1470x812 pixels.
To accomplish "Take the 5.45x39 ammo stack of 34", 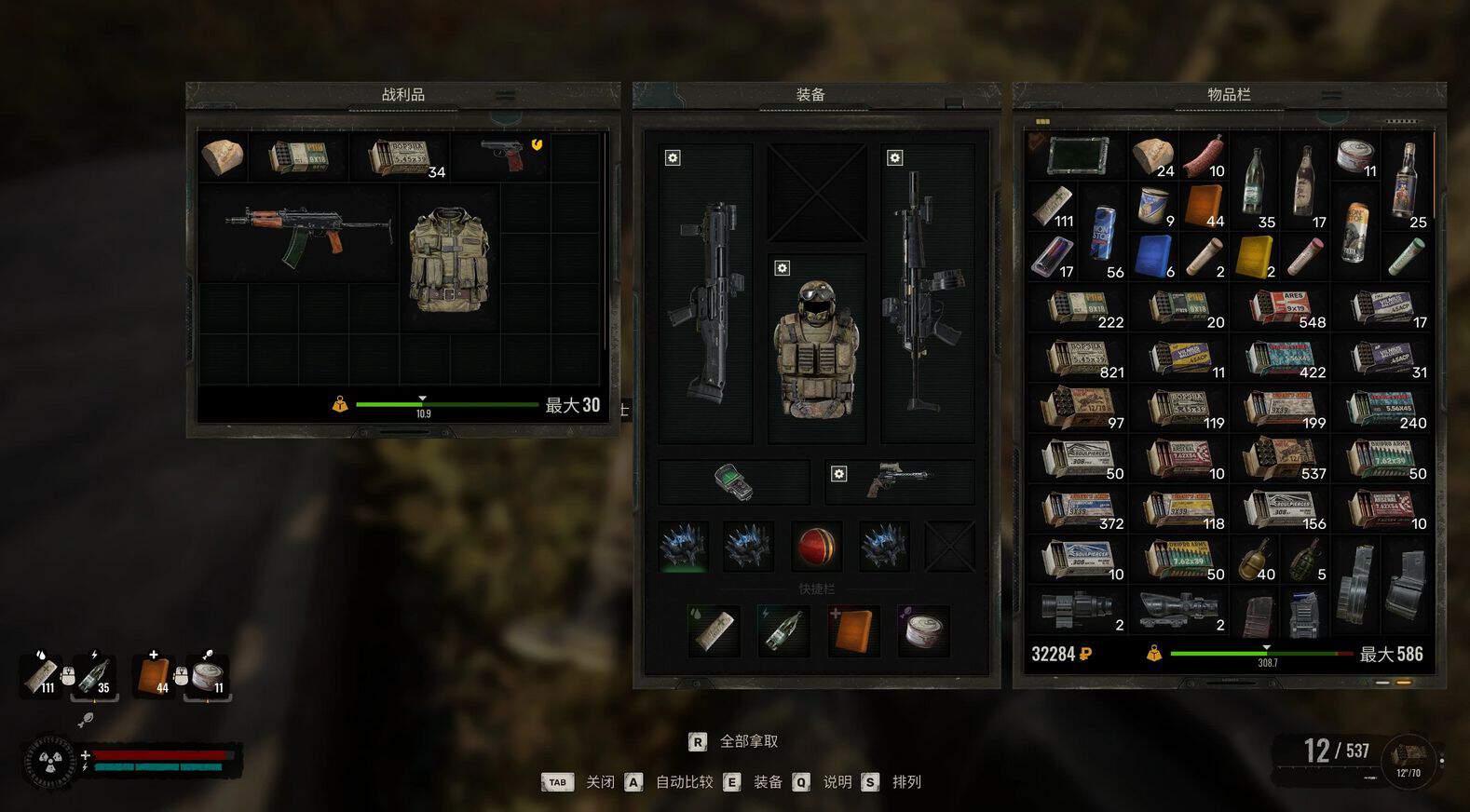I will pos(401,157).
